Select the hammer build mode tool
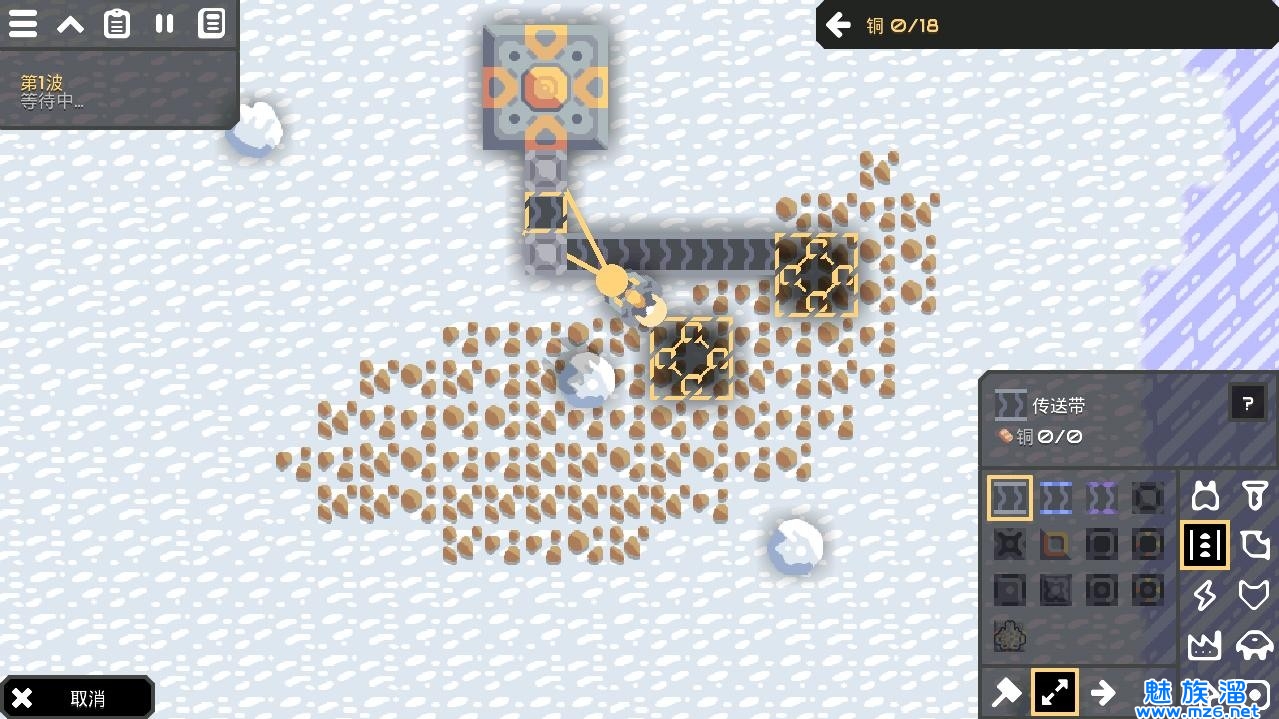 [1007, 692]
